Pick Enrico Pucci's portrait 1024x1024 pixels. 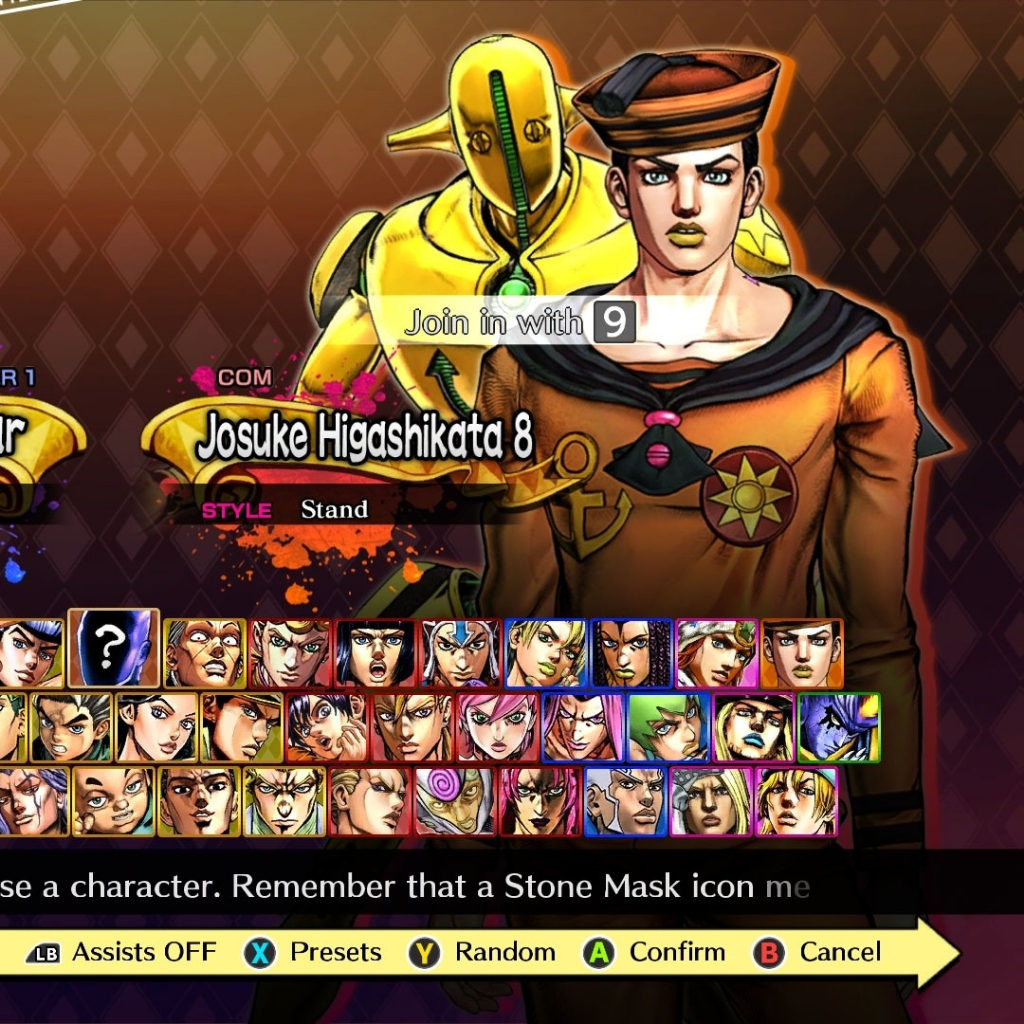click(625, 801)
